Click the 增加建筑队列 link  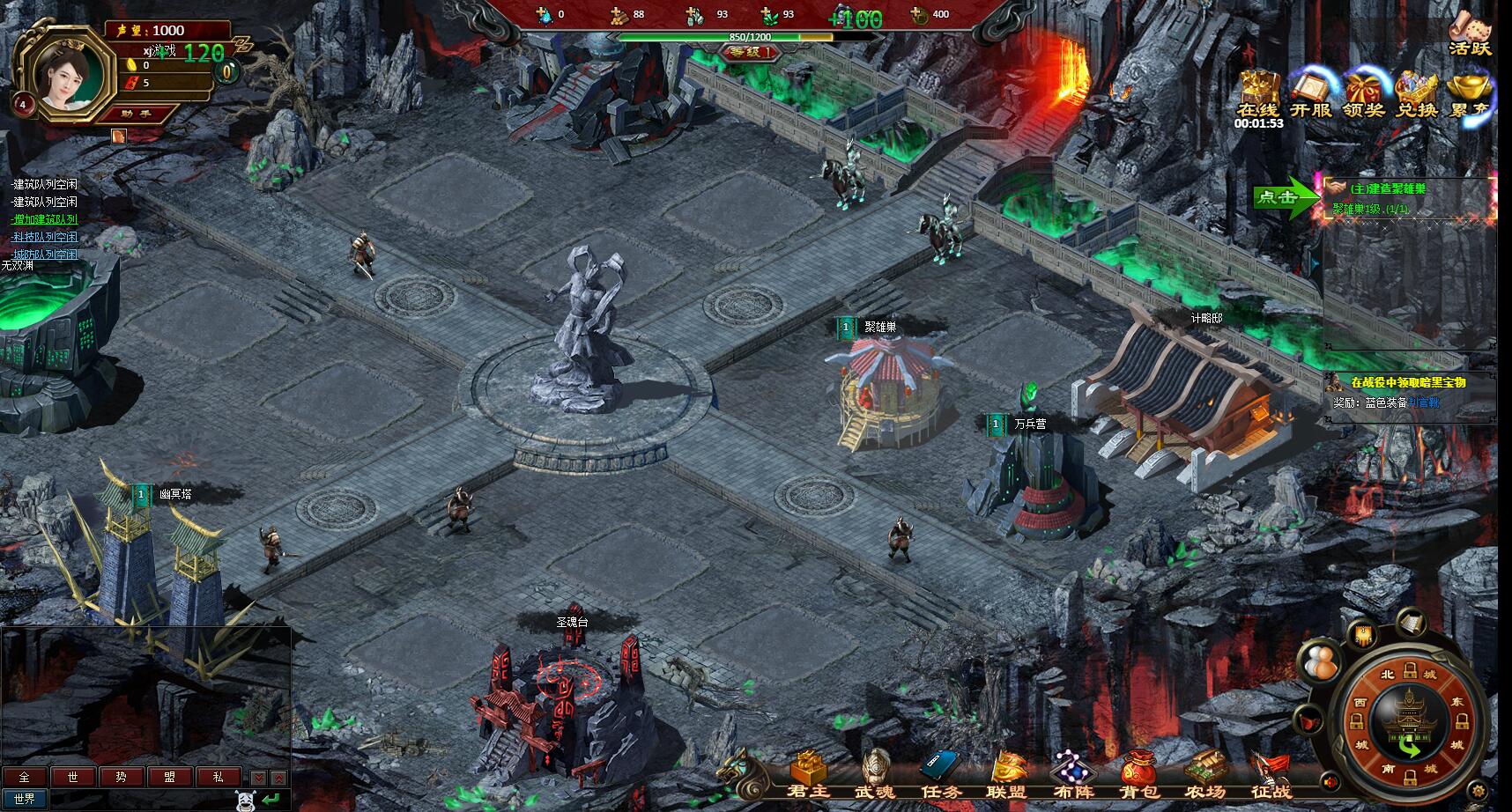pyautogui.click(x=45, y=219)
